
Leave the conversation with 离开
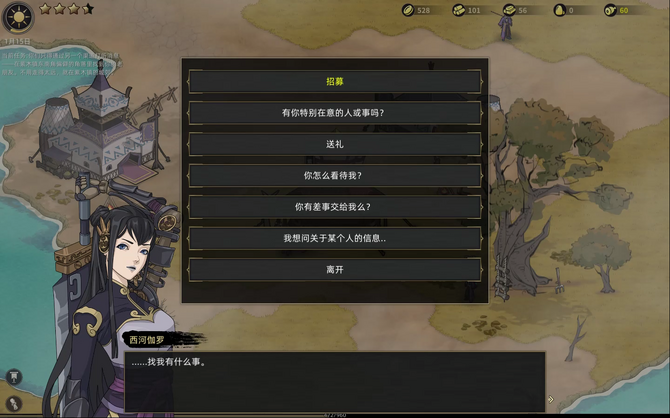pos(334,269)
